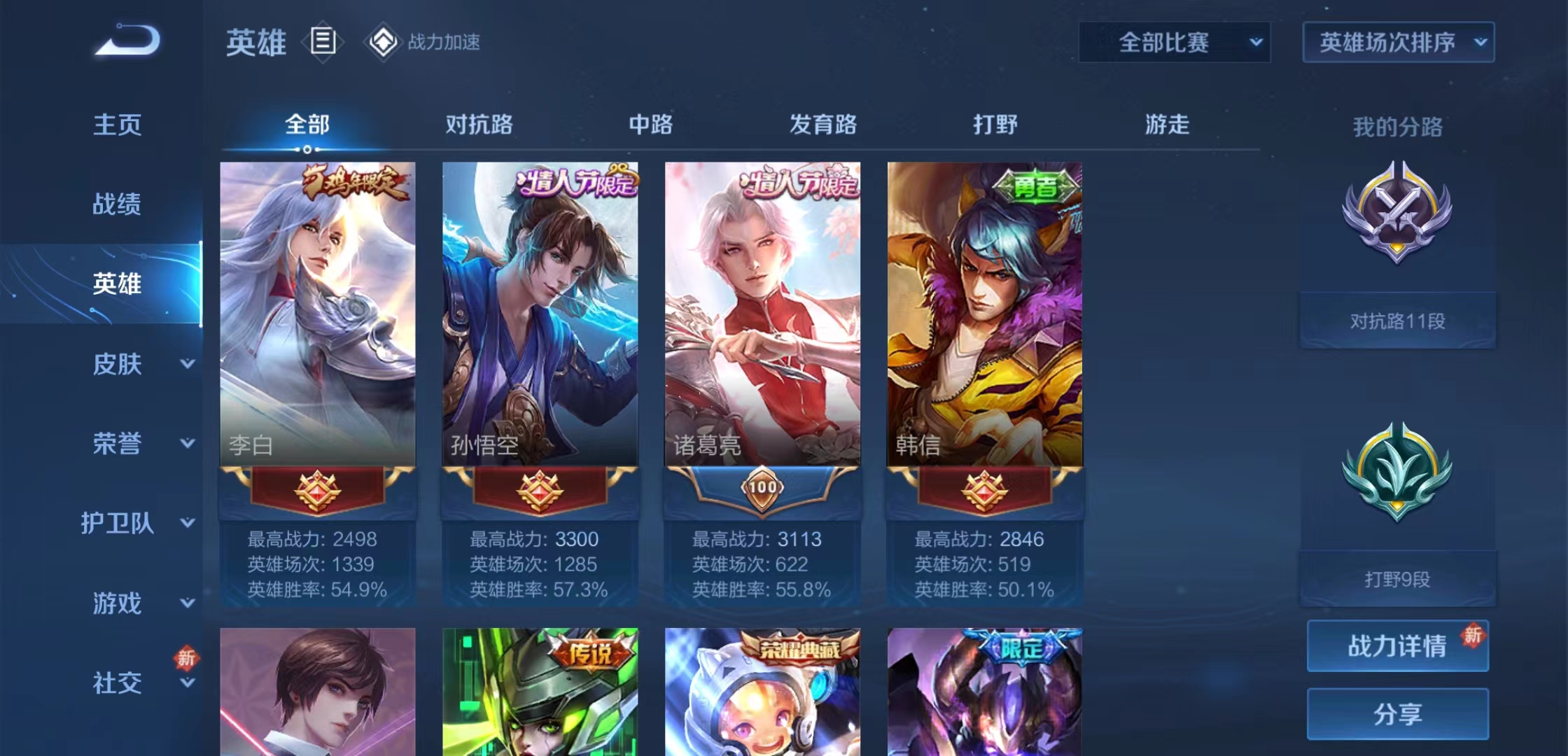This screenshot has height=756, width=1568.
Task: Click the 新 badge next to 社交
Action: 186,658
